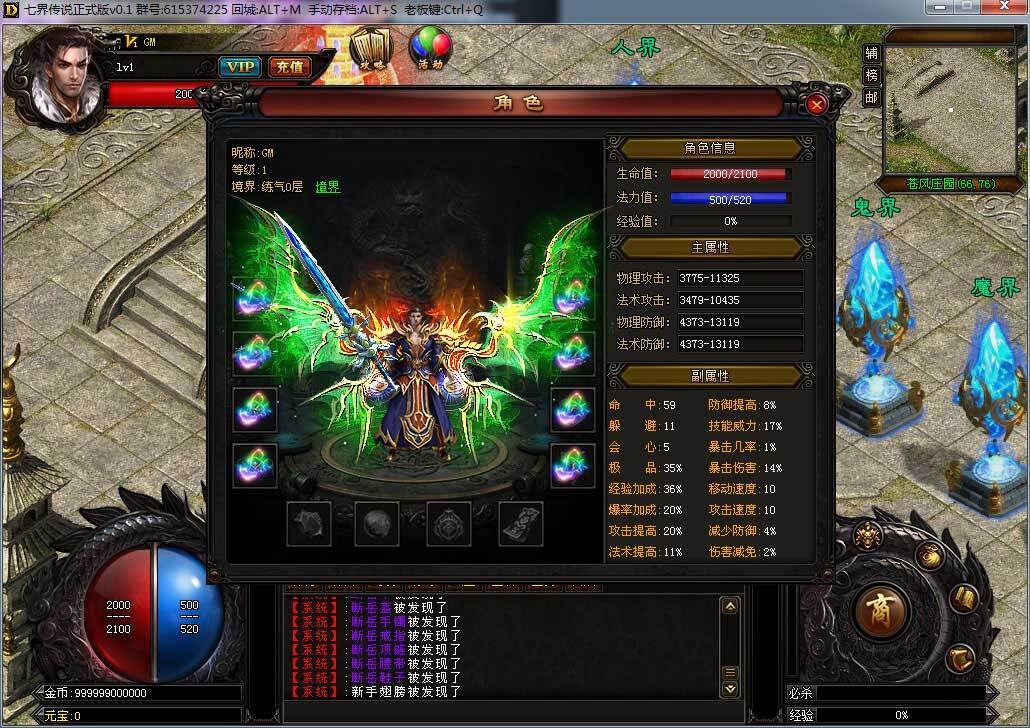Click the golden beast mask icon
Image resolution: width=1030 pixels, height=728 pixels.
pyautogui.click(x=868, y=535)
